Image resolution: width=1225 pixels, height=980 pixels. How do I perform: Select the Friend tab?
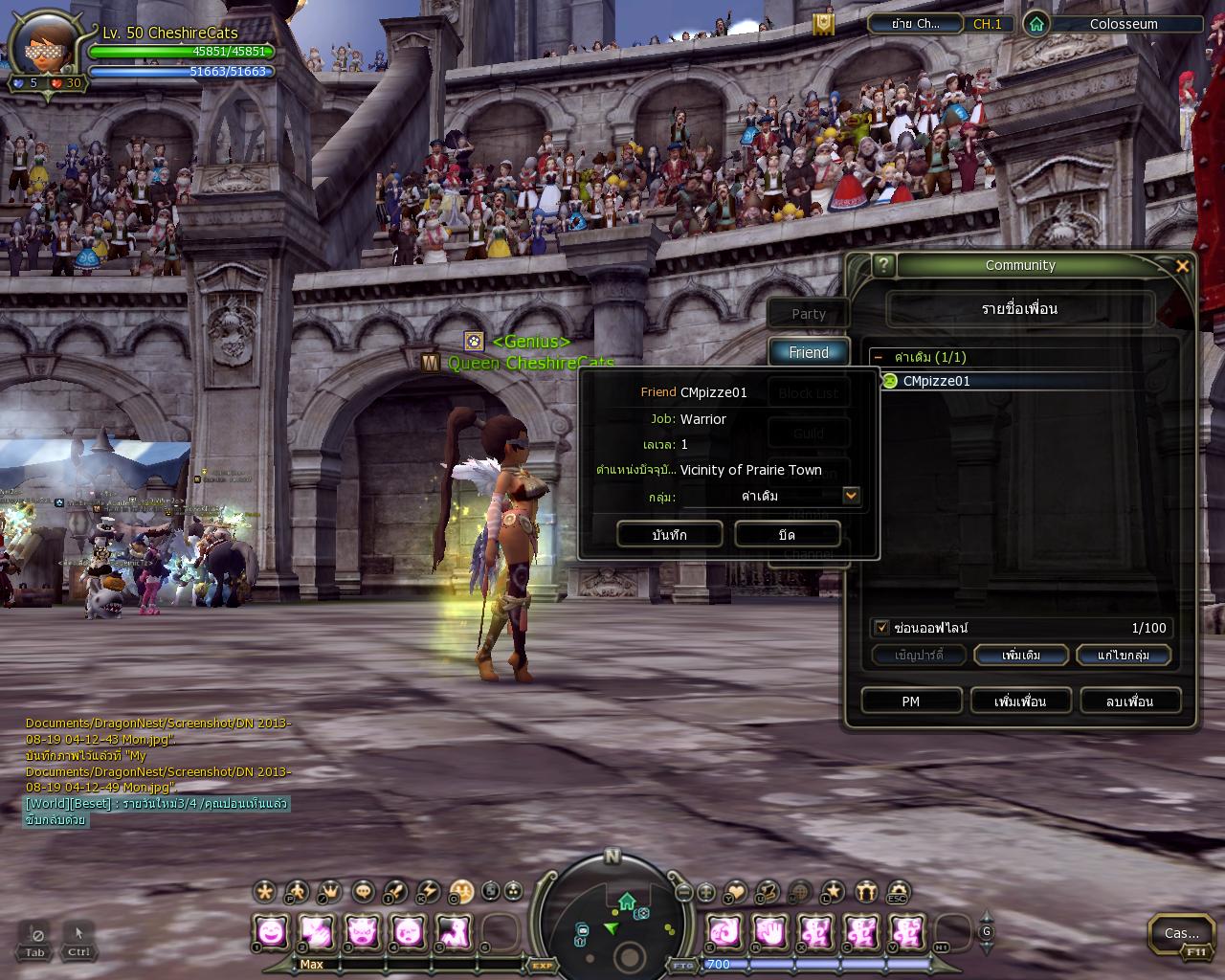[809, 353]
